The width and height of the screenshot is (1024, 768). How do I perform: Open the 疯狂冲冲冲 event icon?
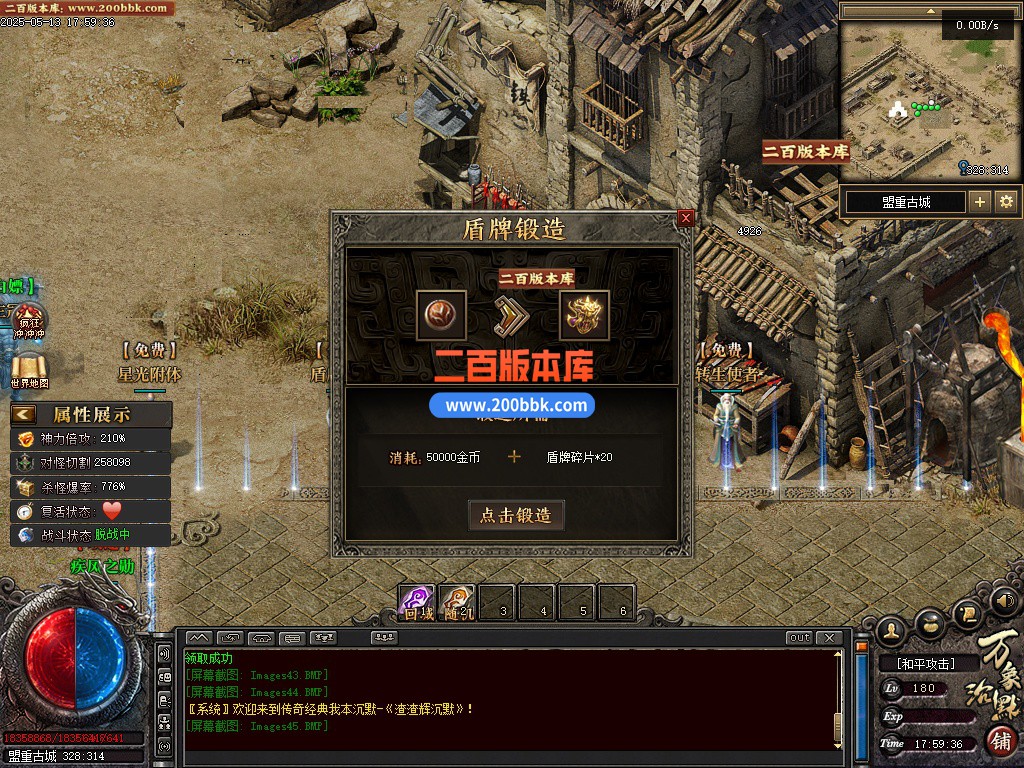27,321
